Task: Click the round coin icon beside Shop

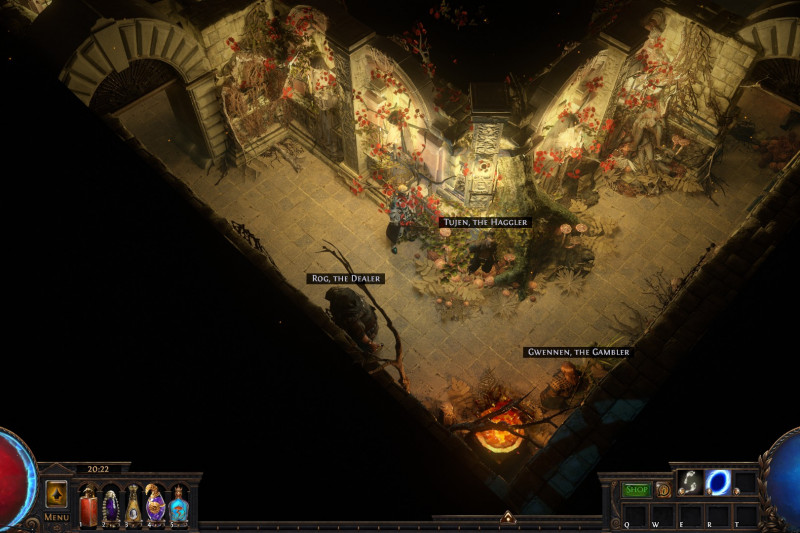Action: 663,490
